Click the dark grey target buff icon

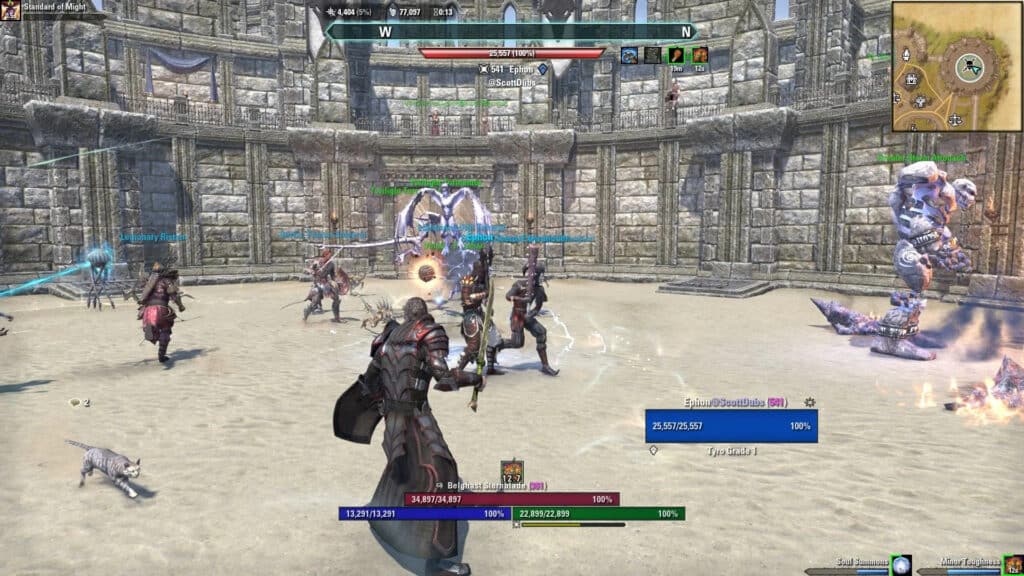pyautogui.click(x=652, y=55)
